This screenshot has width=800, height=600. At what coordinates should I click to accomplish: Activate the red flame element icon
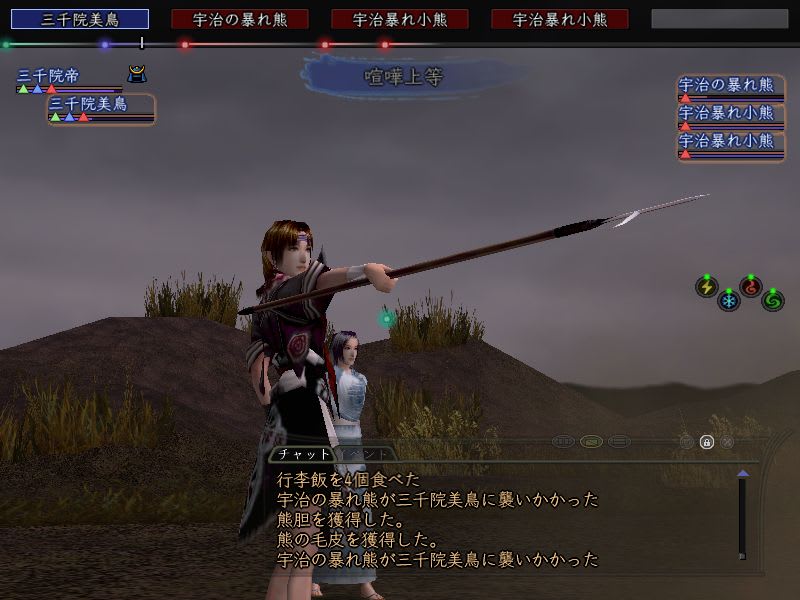[x=750, y=287]
